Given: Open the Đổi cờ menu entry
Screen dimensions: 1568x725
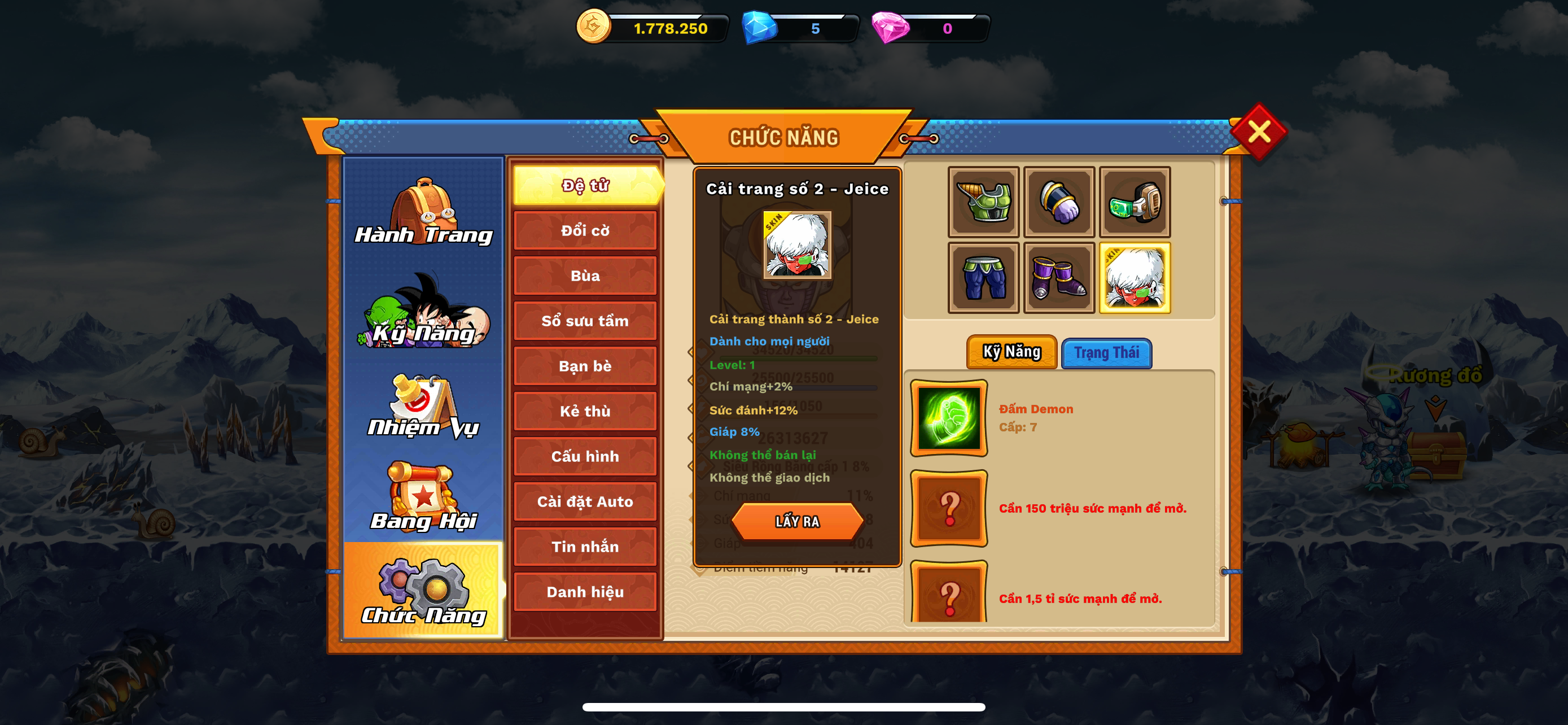Looking at the screenshot, I should click(x=585, y=231).
